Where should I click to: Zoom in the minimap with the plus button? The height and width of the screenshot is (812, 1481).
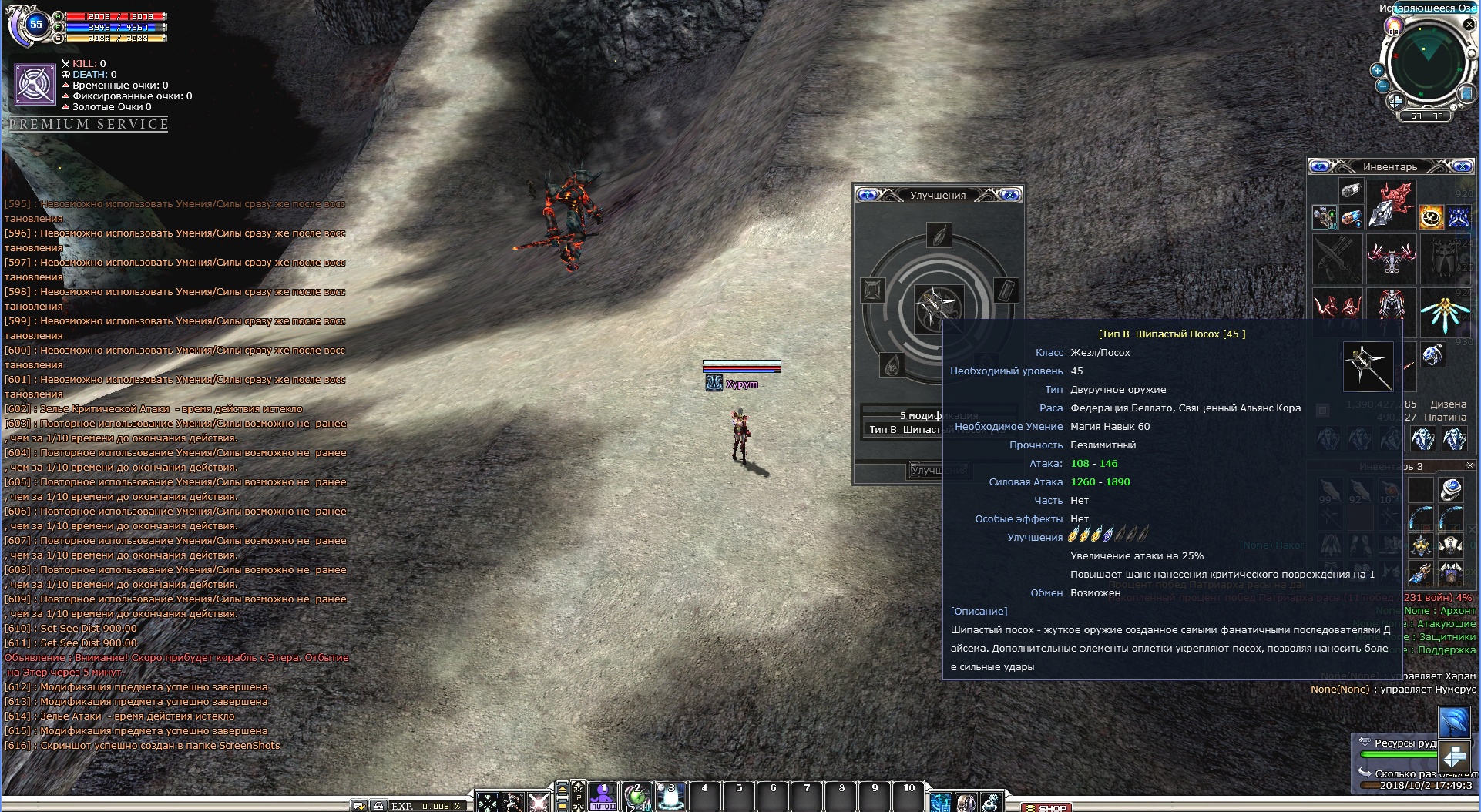click(1377, 70)
